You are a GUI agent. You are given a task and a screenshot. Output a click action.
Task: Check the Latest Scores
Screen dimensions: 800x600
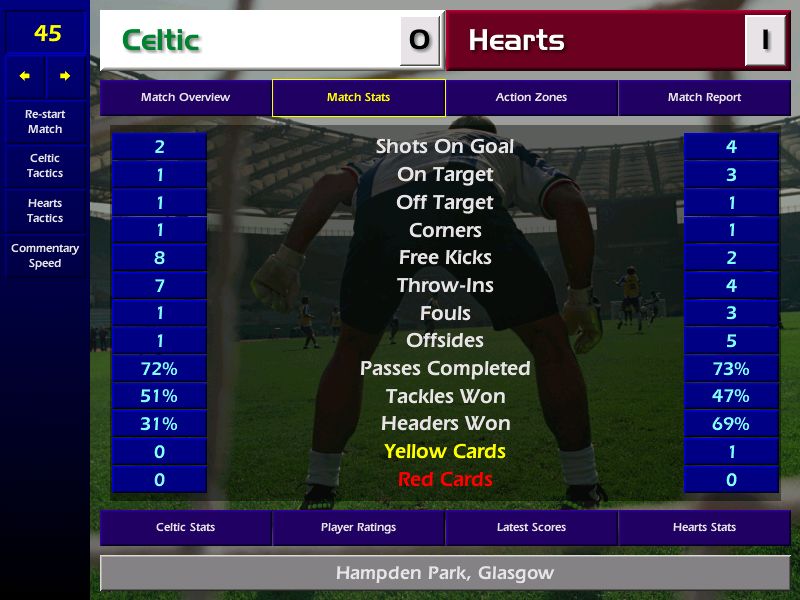click(x=531, y=527)
